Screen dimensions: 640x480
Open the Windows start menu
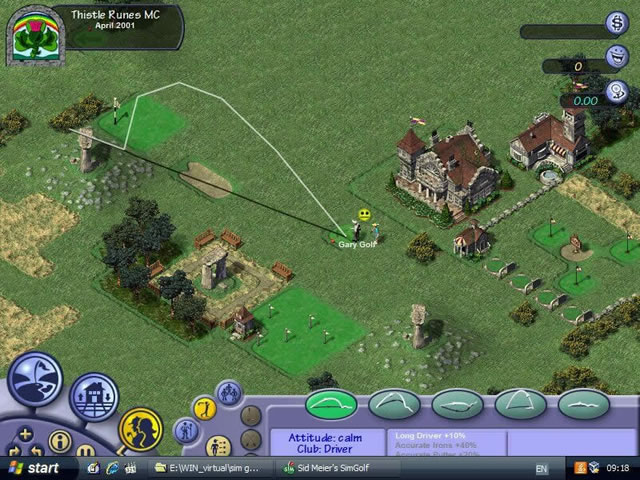click(34, 467)
